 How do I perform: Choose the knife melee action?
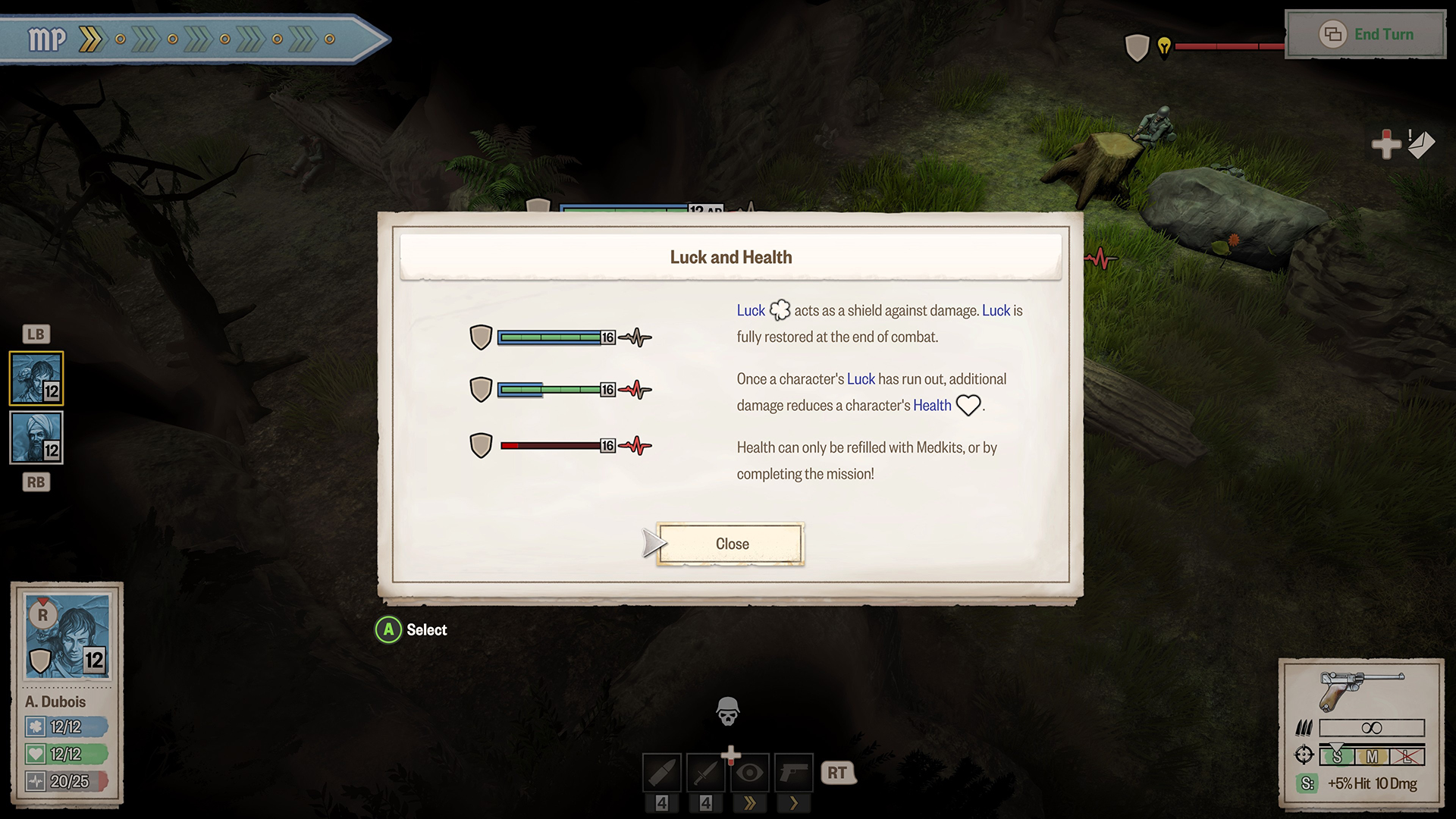pyautogui.click(x=706, y=773)
